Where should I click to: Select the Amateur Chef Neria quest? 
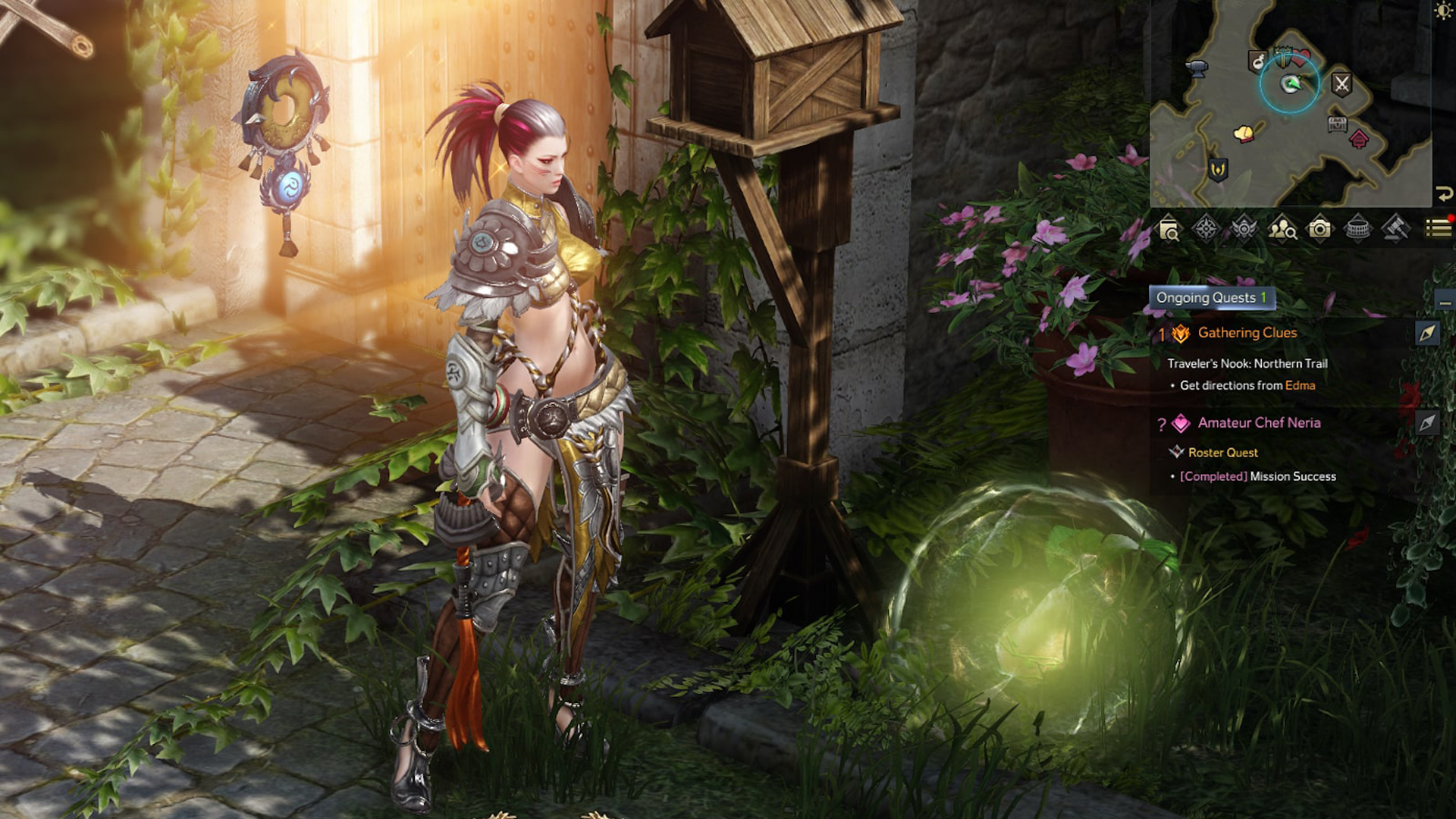pos(1259,423)
